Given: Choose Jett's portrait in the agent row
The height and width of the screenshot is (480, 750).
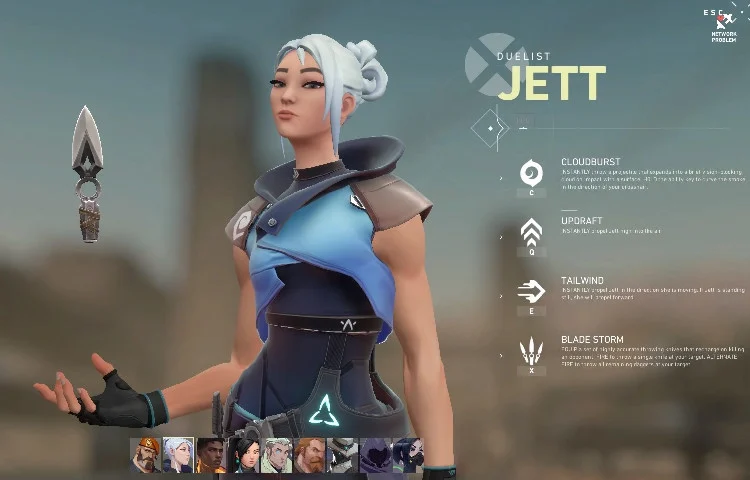Looking at the screenshot, I should coord(179,455).
